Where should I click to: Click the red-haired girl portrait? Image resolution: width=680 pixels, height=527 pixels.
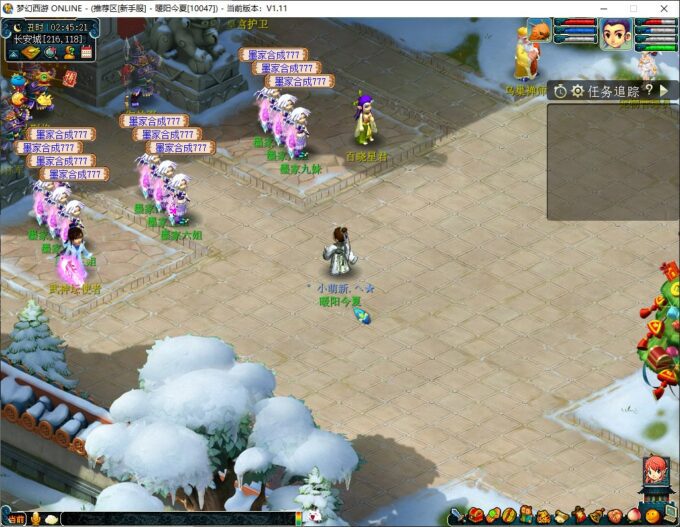click(655, 470)
